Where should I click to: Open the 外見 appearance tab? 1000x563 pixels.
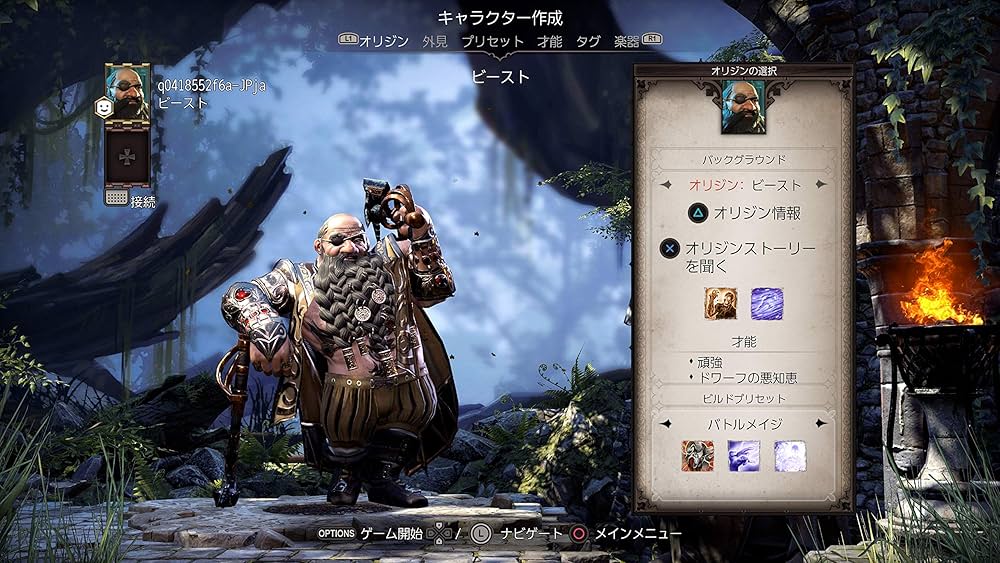click(x=435, y=41)
